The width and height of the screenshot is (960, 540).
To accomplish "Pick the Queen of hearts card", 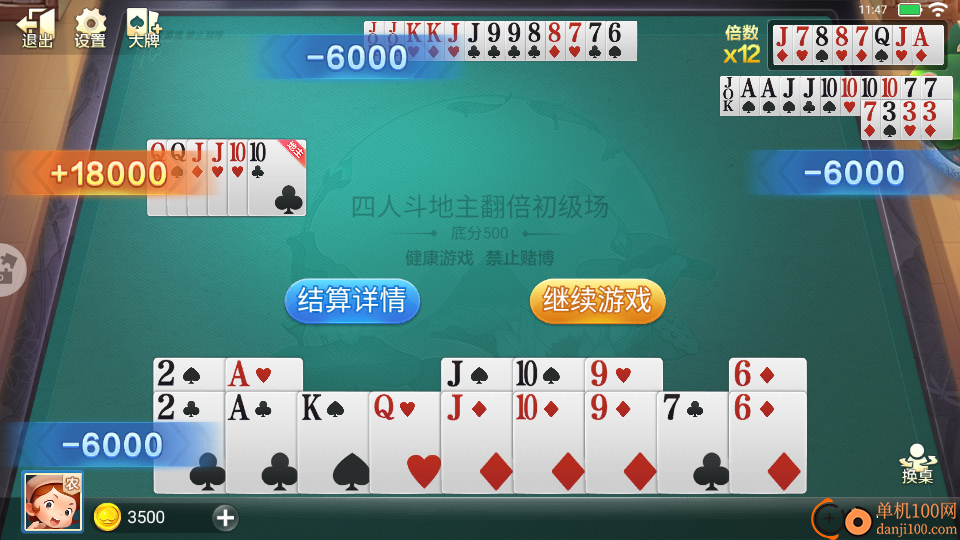I will pyautogui.click(x=405, y=441).
